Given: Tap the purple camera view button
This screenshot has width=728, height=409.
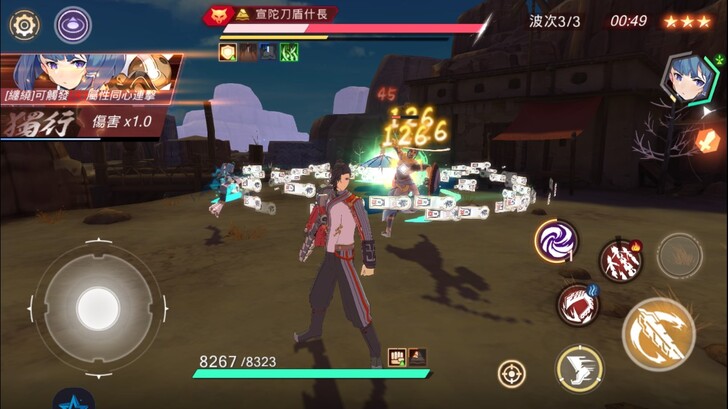Looking at the screenshot, I should 72,23.
